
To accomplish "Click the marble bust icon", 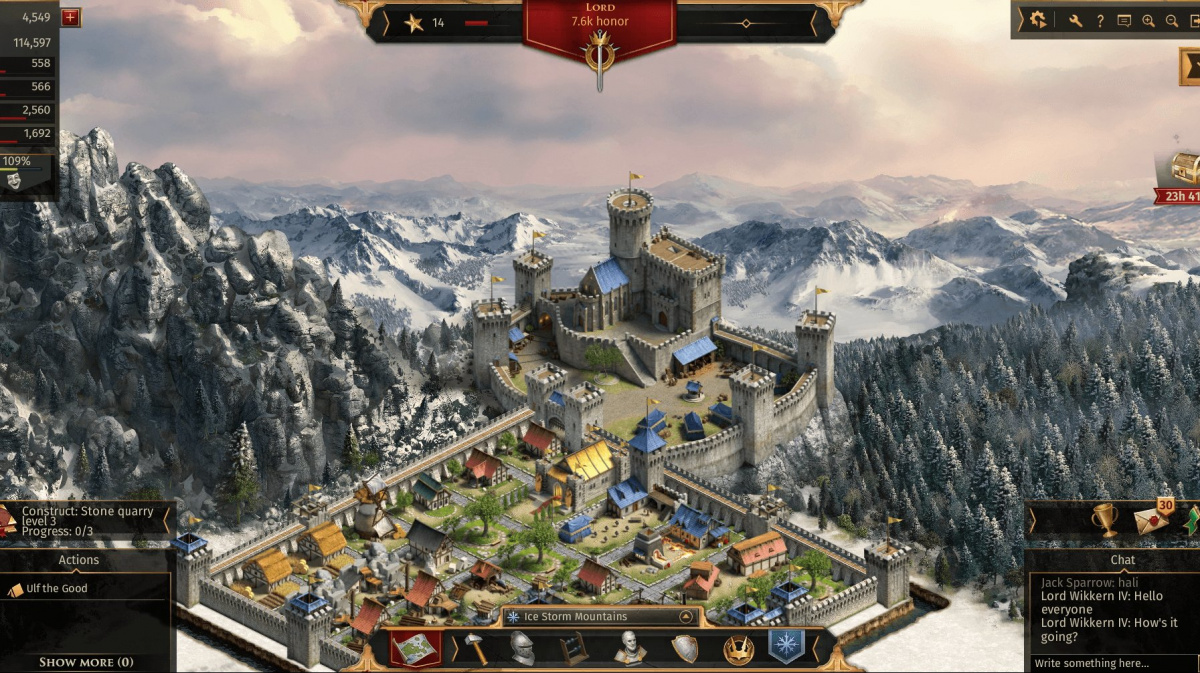I will click(630, 648).
